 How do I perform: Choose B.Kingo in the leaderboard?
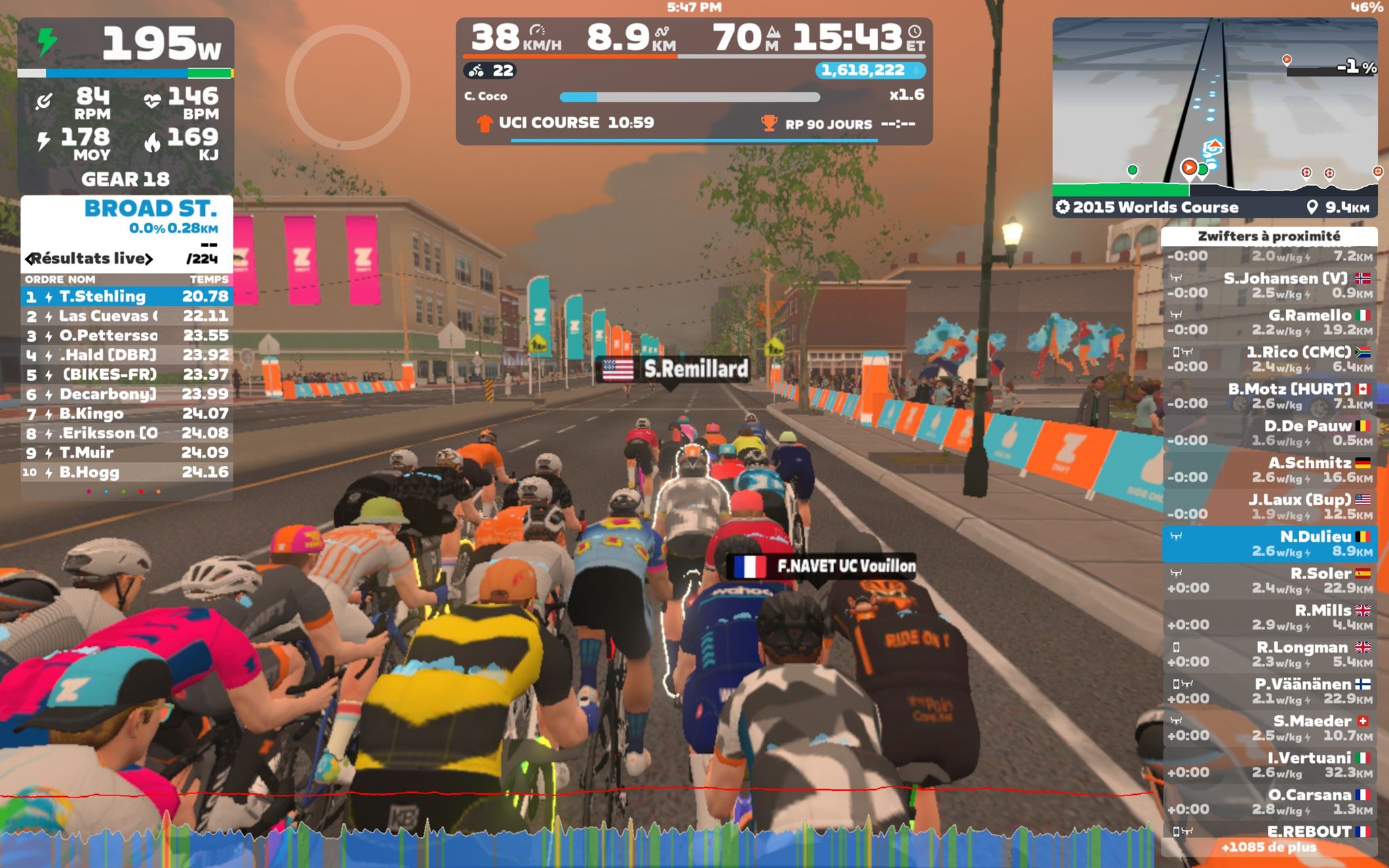click(127, 414)
